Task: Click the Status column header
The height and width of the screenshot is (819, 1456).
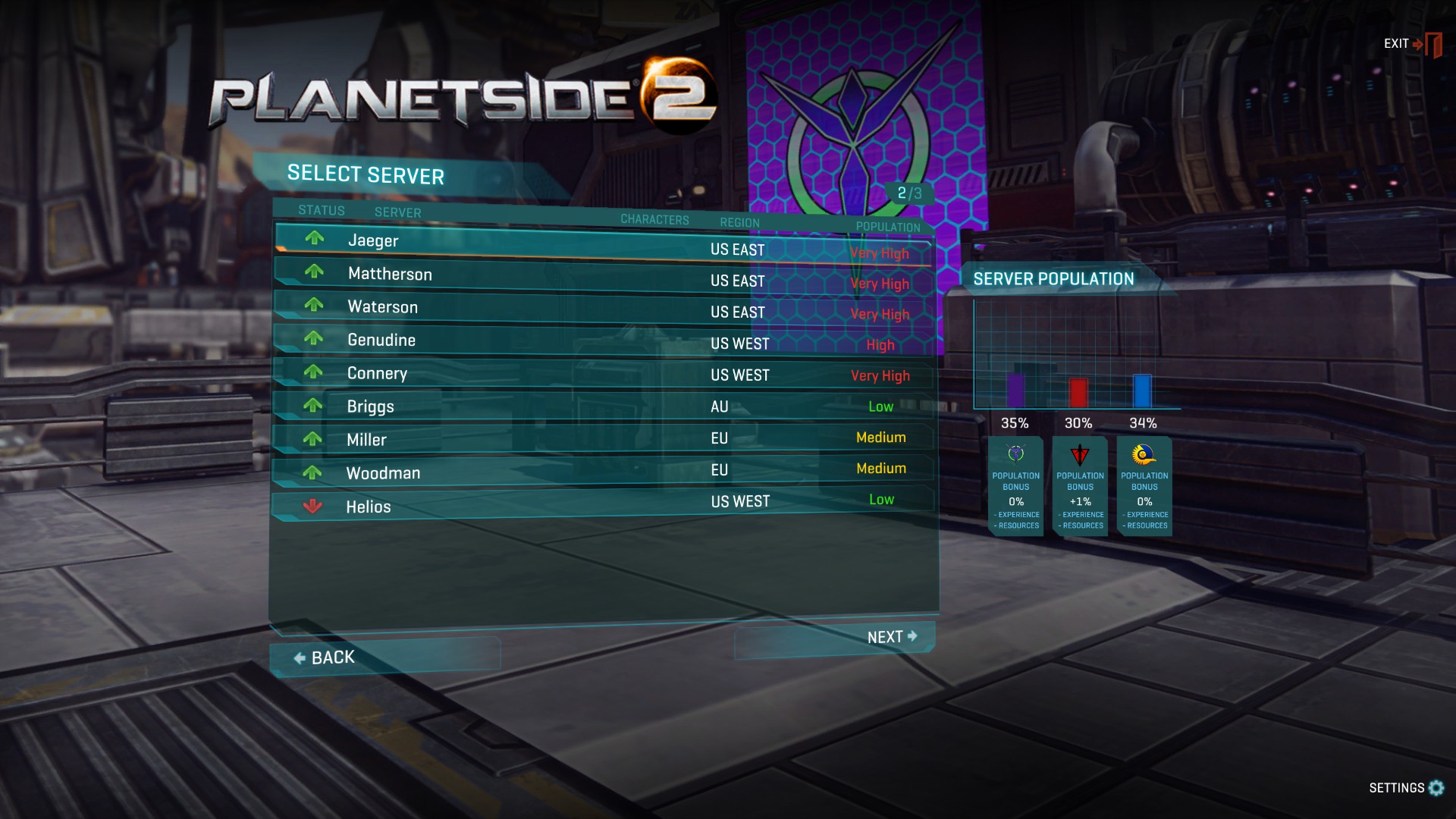Action: 321,210
